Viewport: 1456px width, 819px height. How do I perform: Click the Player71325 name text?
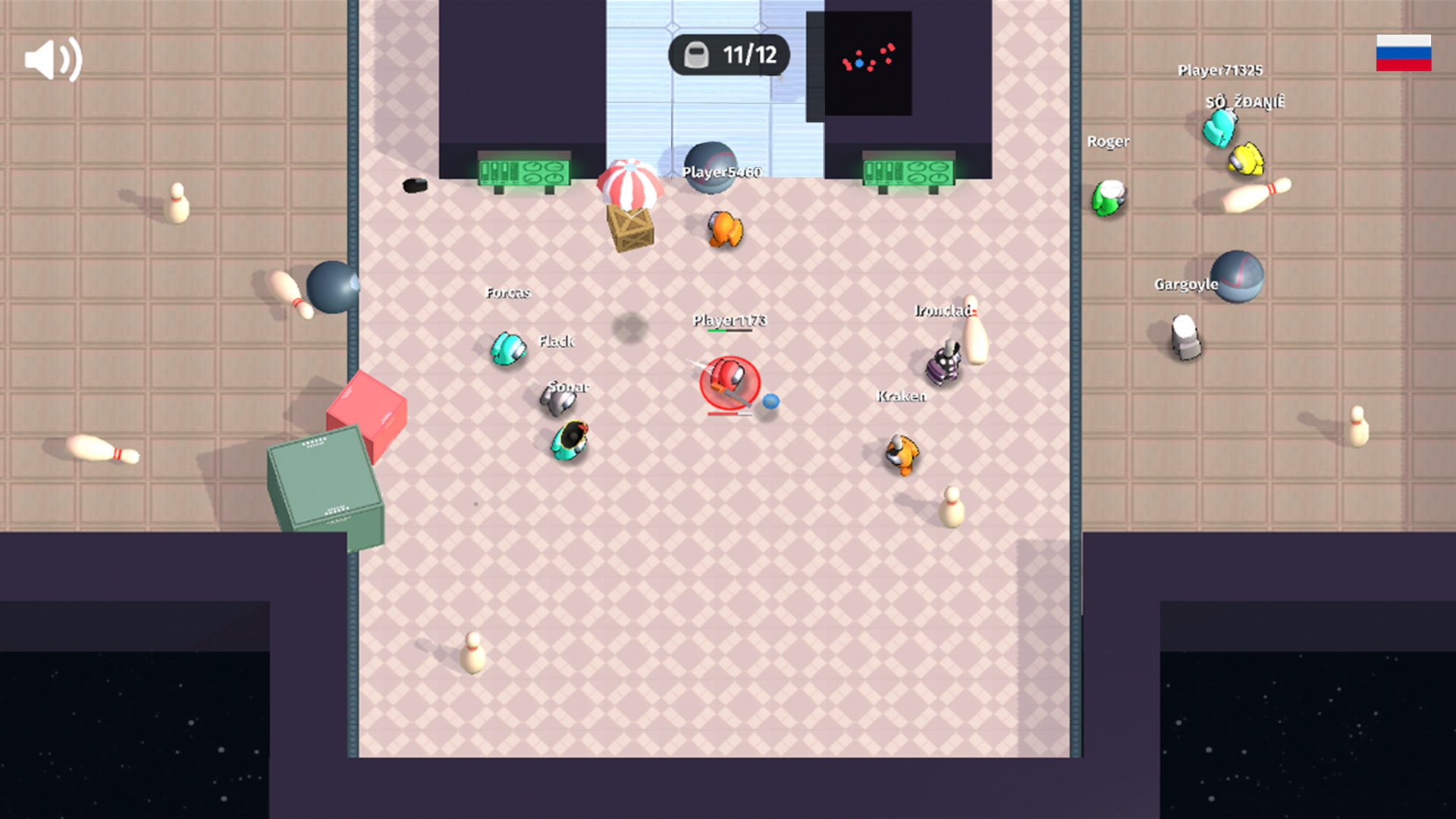(1220, 71)
